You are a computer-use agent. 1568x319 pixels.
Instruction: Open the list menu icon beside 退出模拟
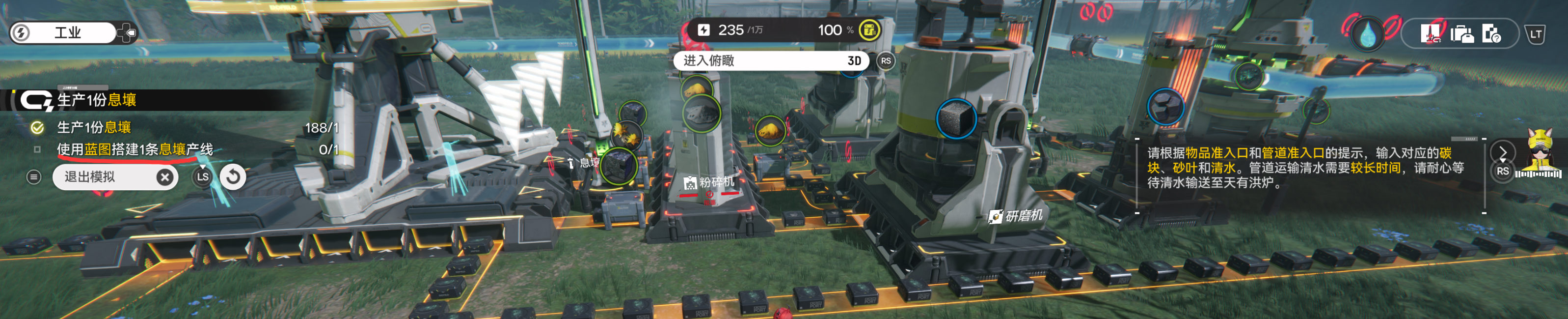(34, 177)
